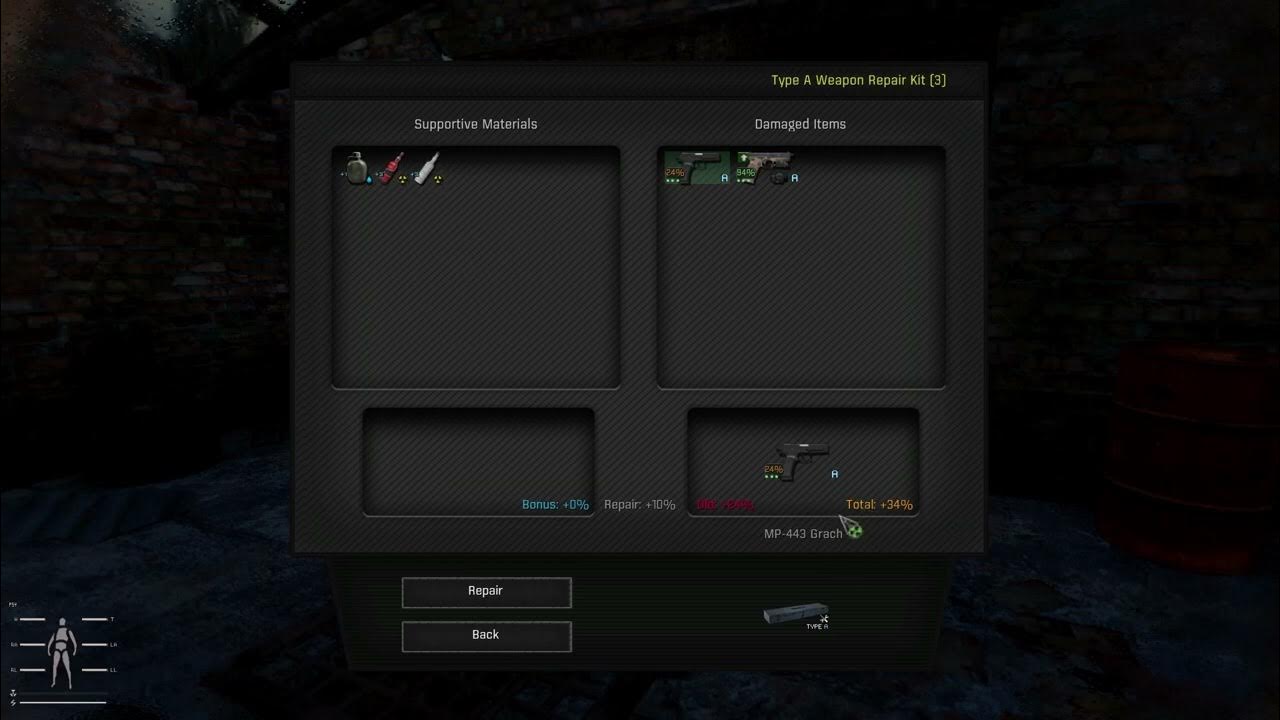
Task: Choose the white solvent bottle material
Action: [427, 168]
